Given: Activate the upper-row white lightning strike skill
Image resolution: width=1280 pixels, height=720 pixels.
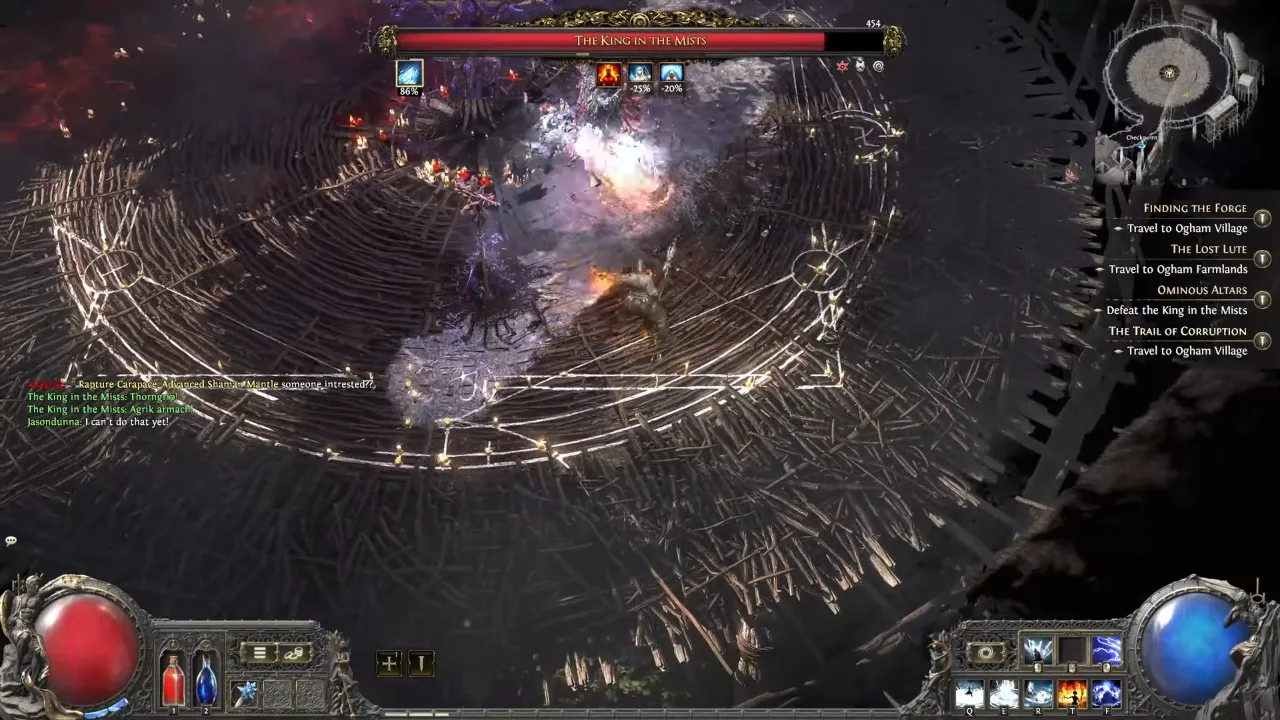Looking at the screenshot, I should [1038, 650].
